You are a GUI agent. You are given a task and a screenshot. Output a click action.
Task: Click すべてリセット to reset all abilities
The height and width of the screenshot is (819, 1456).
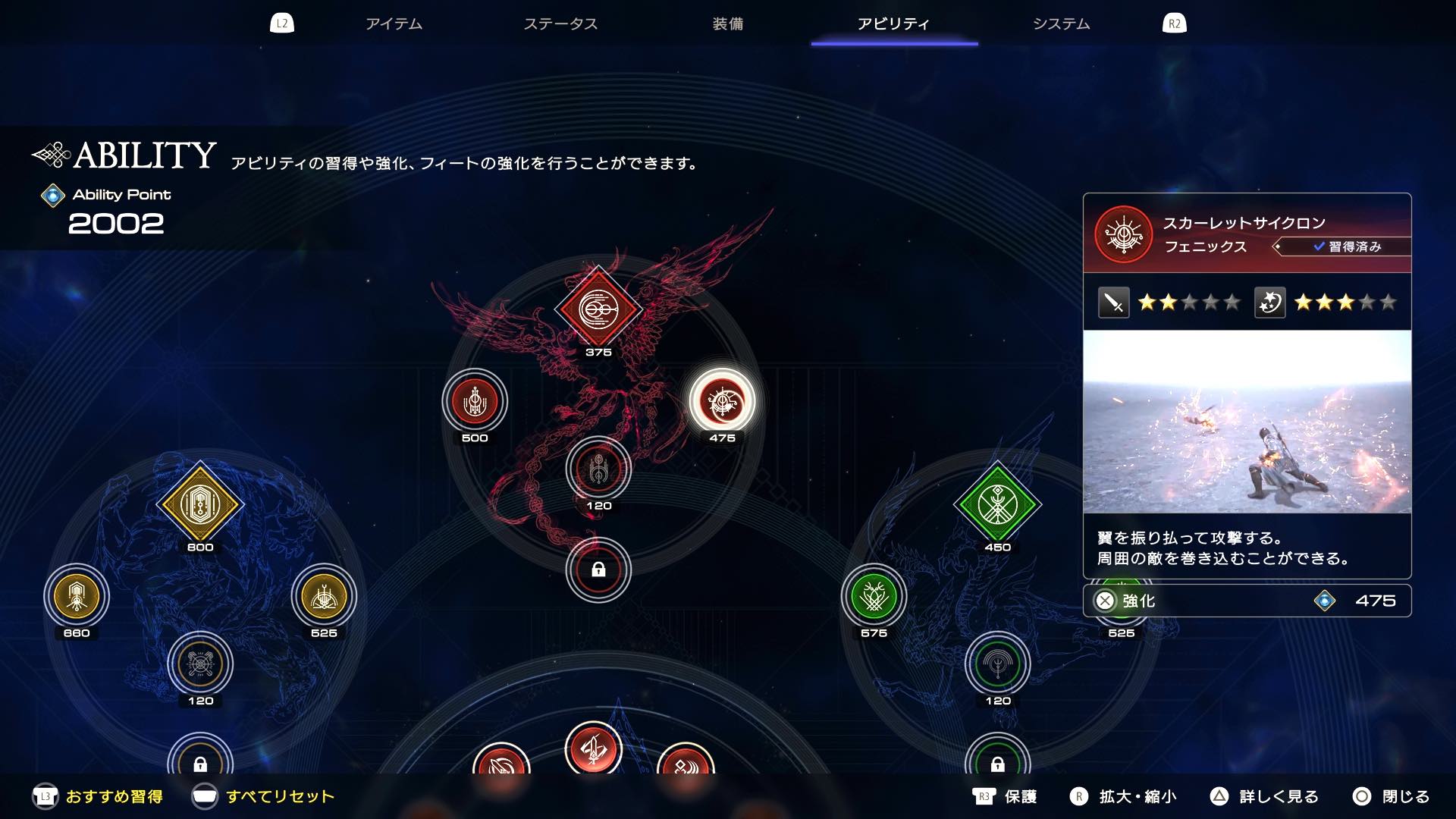tap(280, 797)
